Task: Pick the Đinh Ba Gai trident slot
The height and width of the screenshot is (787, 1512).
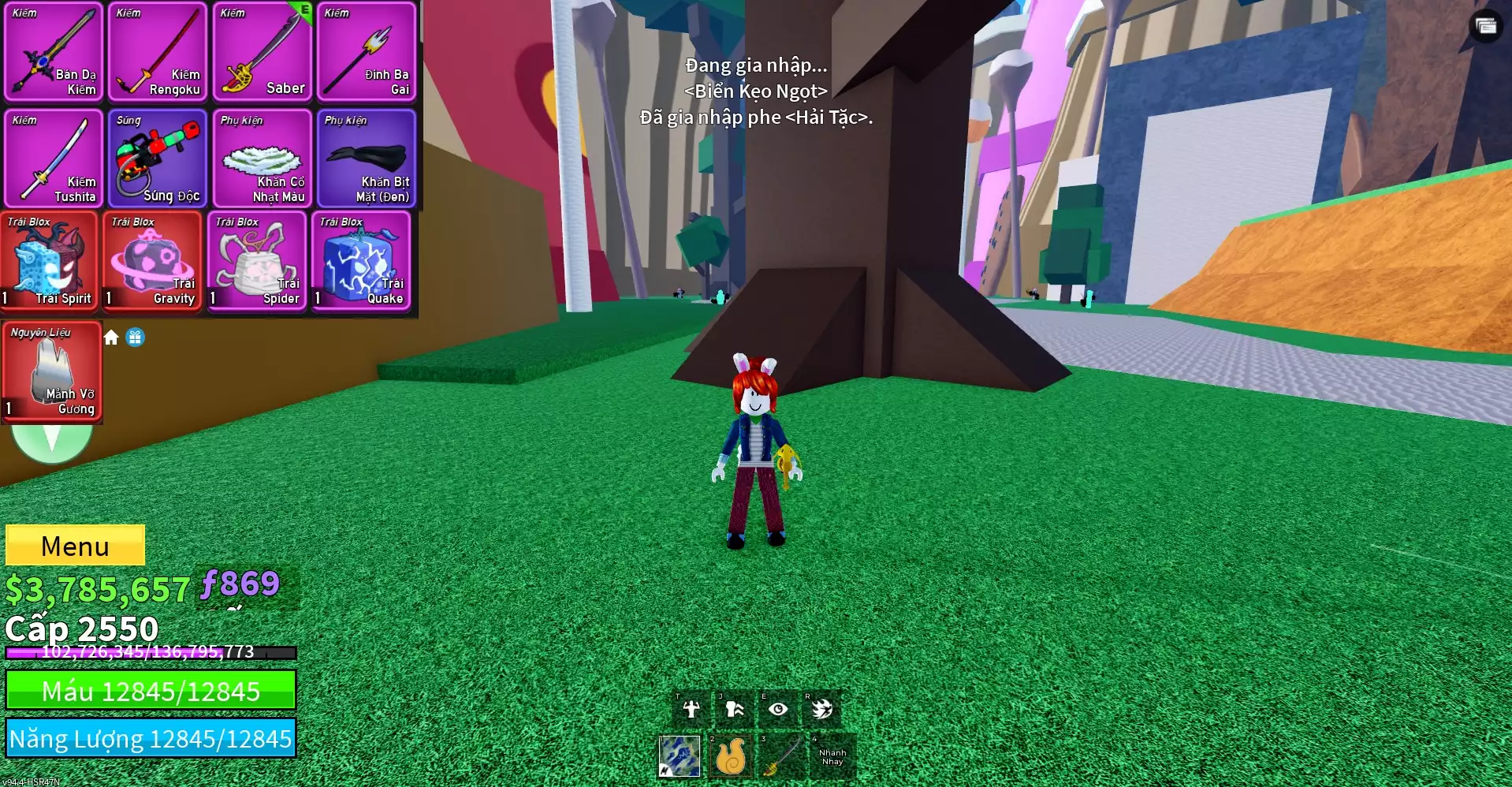Action: pyautogui.click(x=366, y=52)
